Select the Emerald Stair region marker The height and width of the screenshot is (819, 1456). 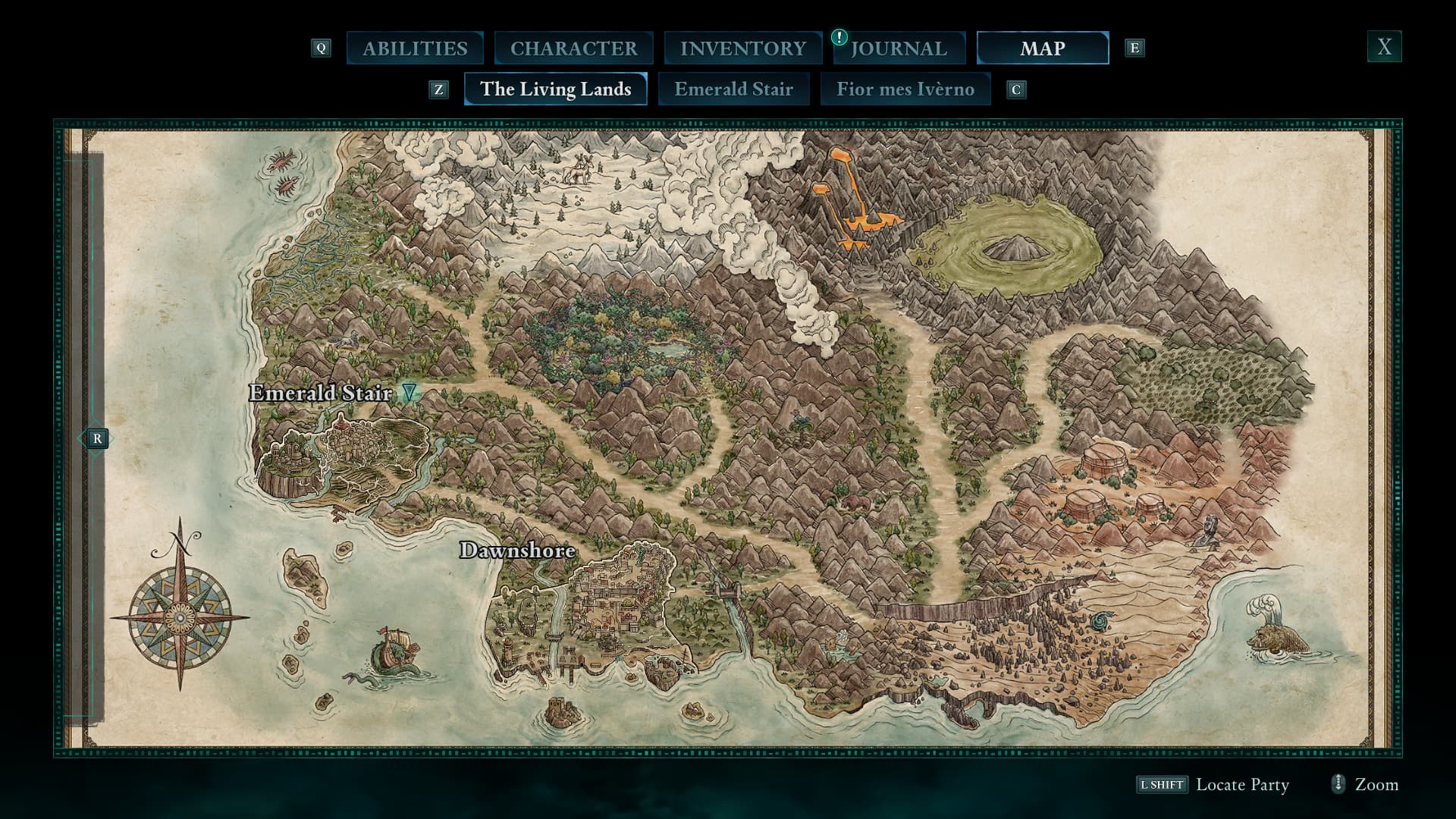tap(409, 392)
